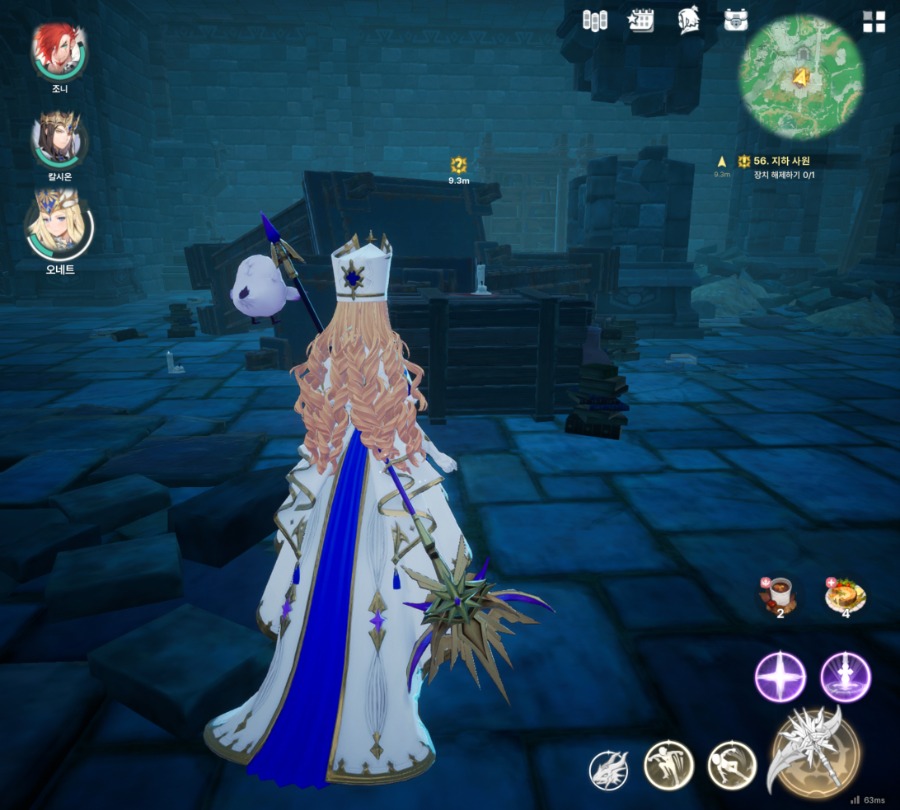Activate the jumping figure action button
Screen dimensions: 900x810
point(668,765)
